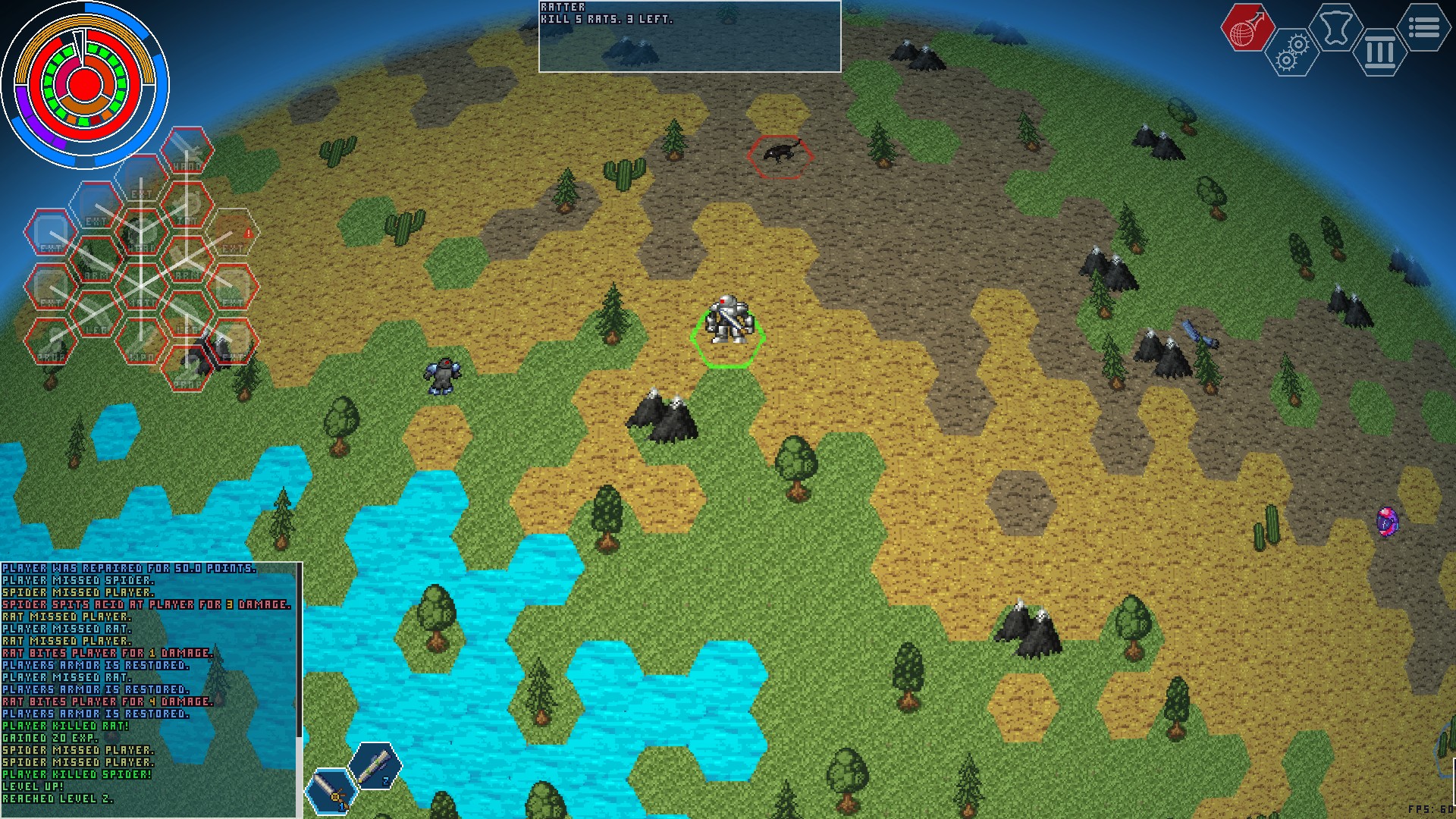Click the red globe launch hexagon button
This screenshot has height=819, width=1456.
(1246, 28)
